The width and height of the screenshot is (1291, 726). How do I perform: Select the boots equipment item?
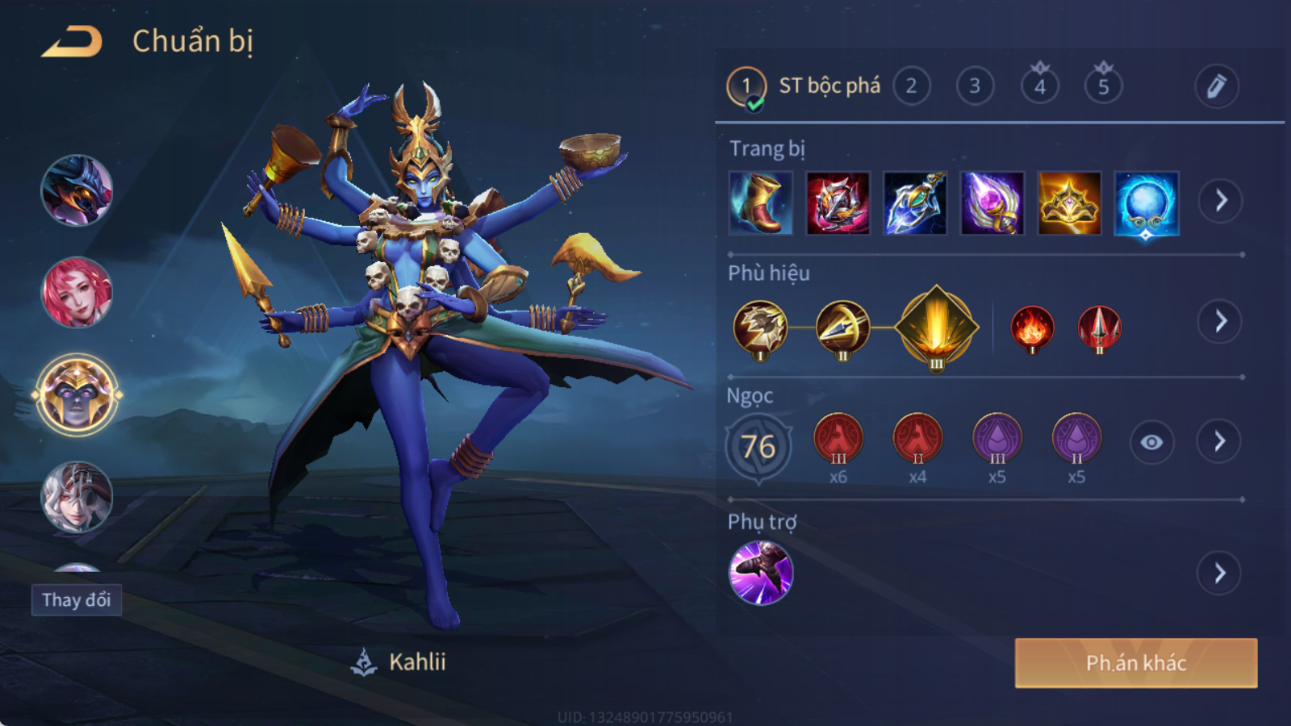[761, 203]
